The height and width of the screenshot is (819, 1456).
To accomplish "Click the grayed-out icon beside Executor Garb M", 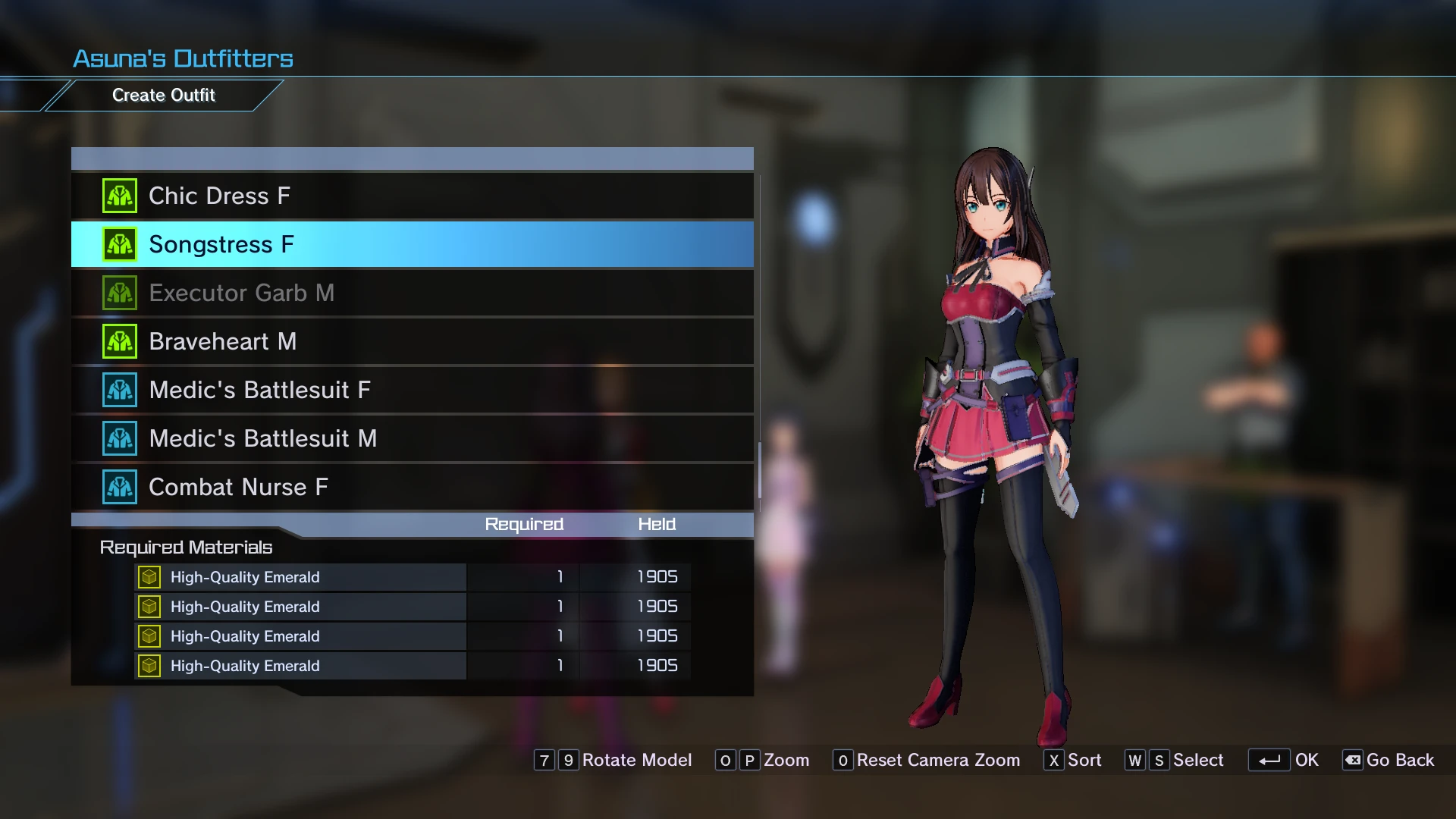I will (x=119, y=292).
